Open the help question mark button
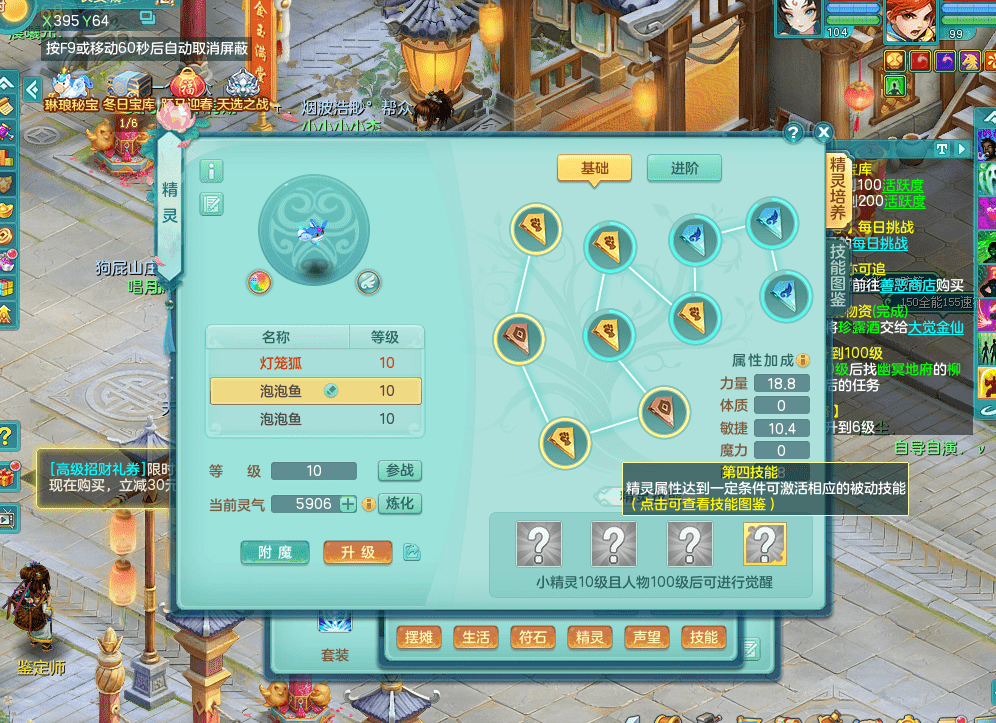 coord(793,132)
